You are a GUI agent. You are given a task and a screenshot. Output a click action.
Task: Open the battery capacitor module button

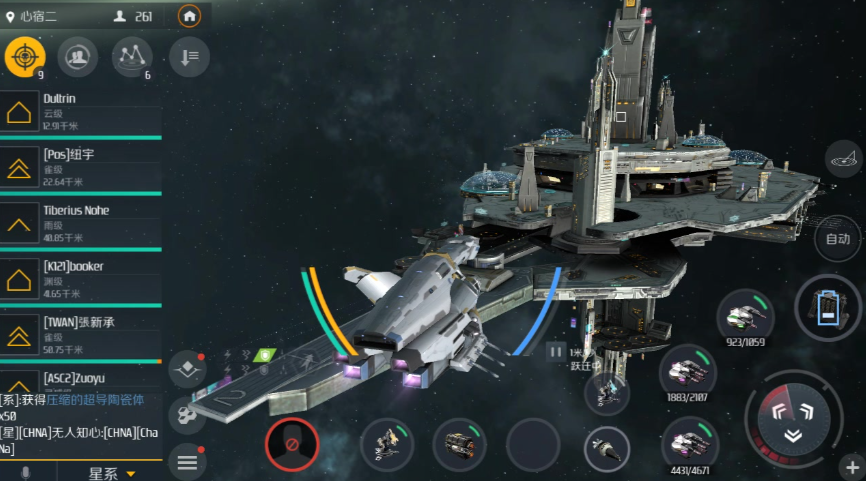point(828,308)
